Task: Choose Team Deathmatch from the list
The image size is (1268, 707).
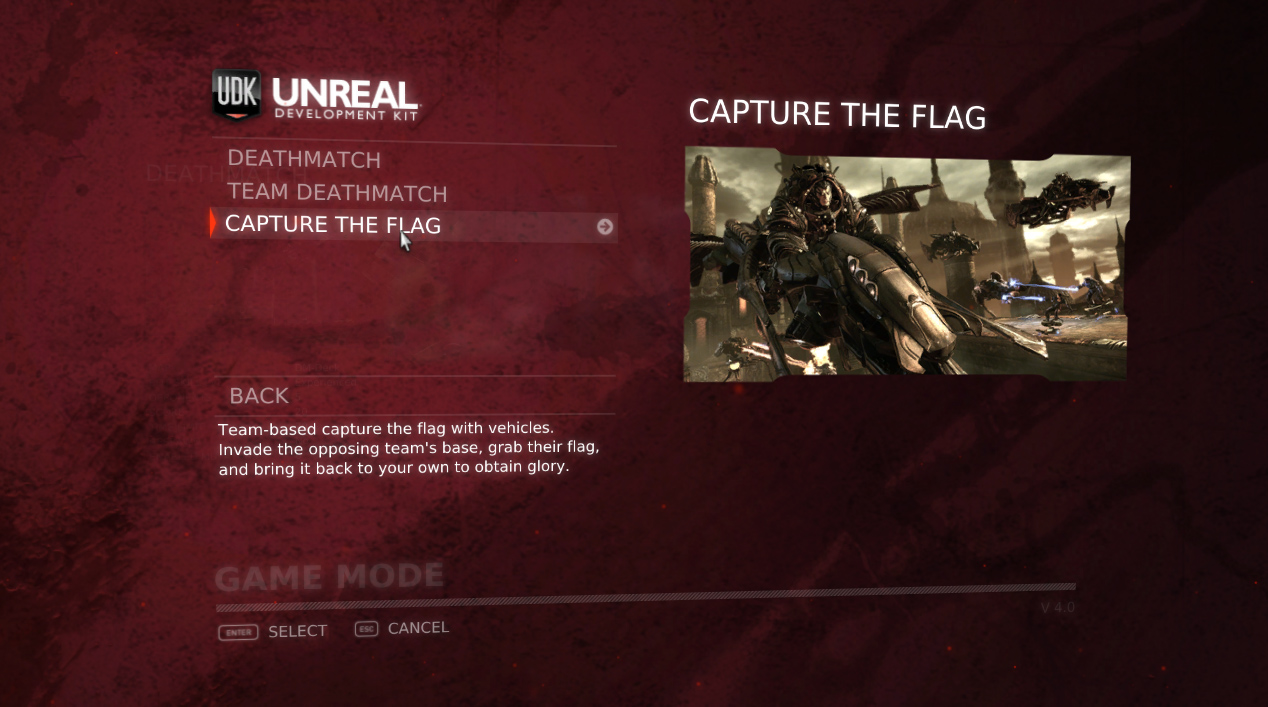Action: [x=337, y=192]
